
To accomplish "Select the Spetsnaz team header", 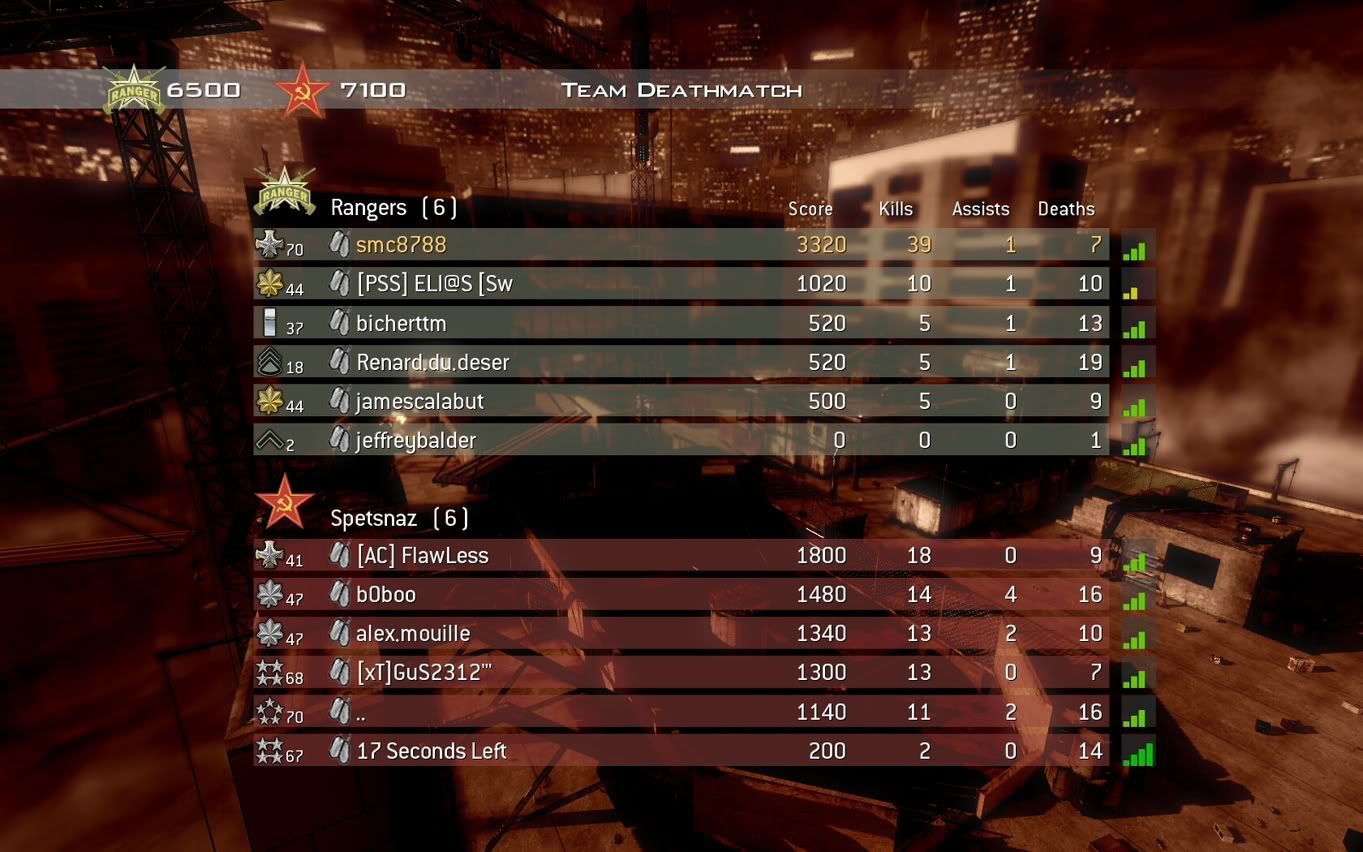I will (399, 518).
